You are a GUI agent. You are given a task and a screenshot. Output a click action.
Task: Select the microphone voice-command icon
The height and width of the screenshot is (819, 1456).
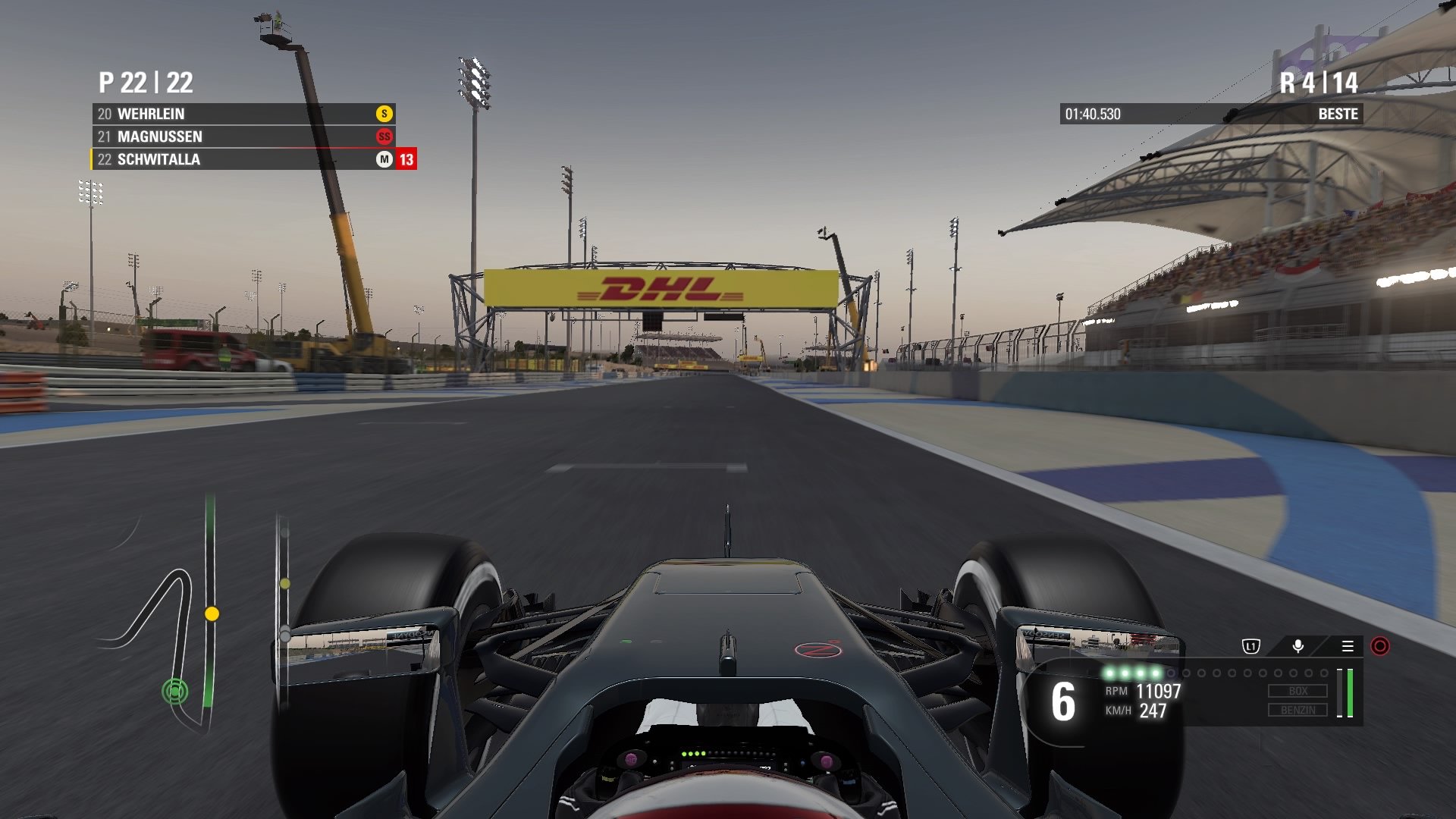coord(1298,646)
